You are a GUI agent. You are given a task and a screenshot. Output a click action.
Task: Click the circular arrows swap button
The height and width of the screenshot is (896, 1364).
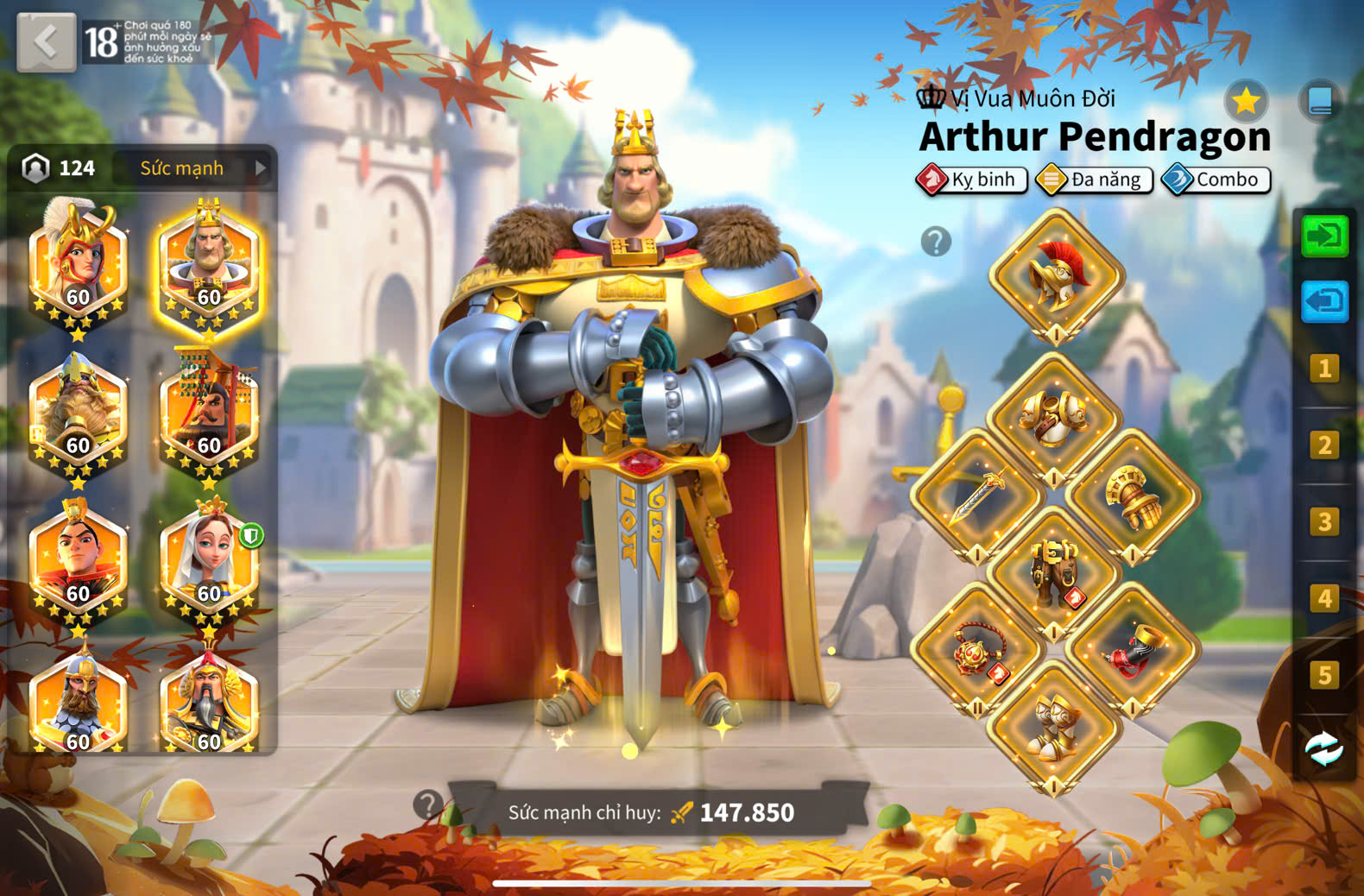pyautogui.click(x=1324, y=748)
